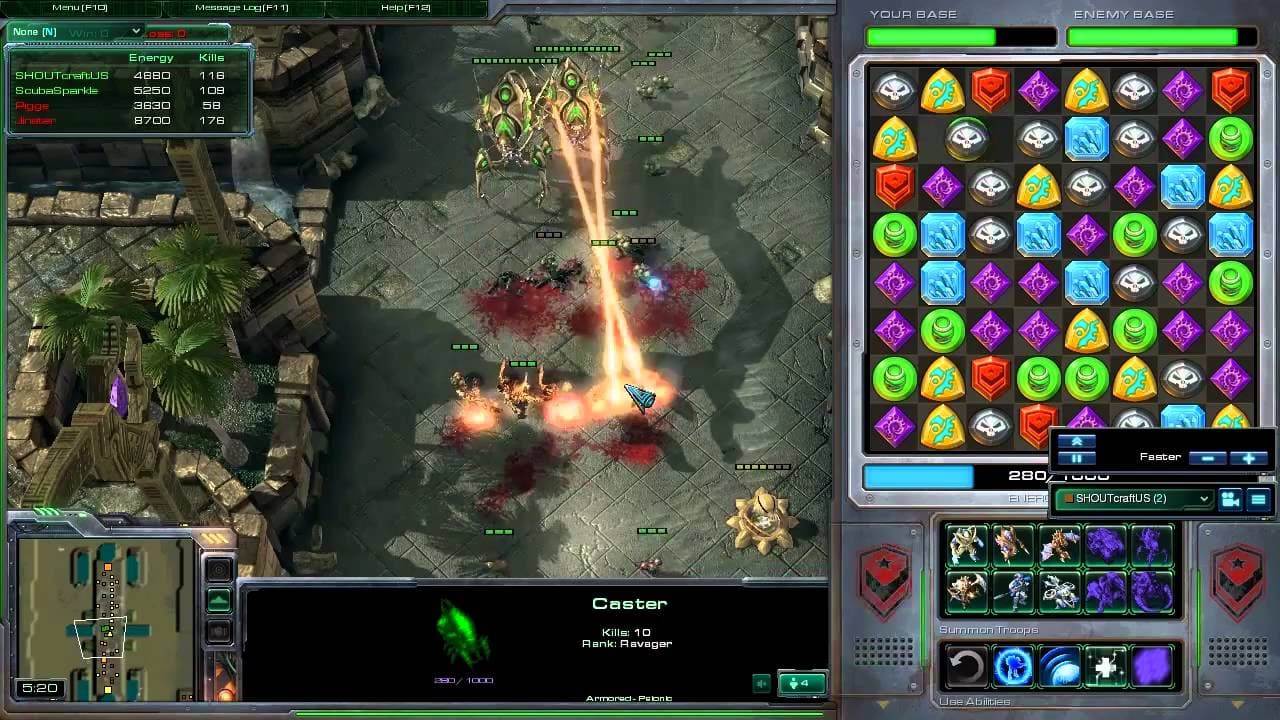
Task: Select the circular restart ability icon
Action: (964, 667)
